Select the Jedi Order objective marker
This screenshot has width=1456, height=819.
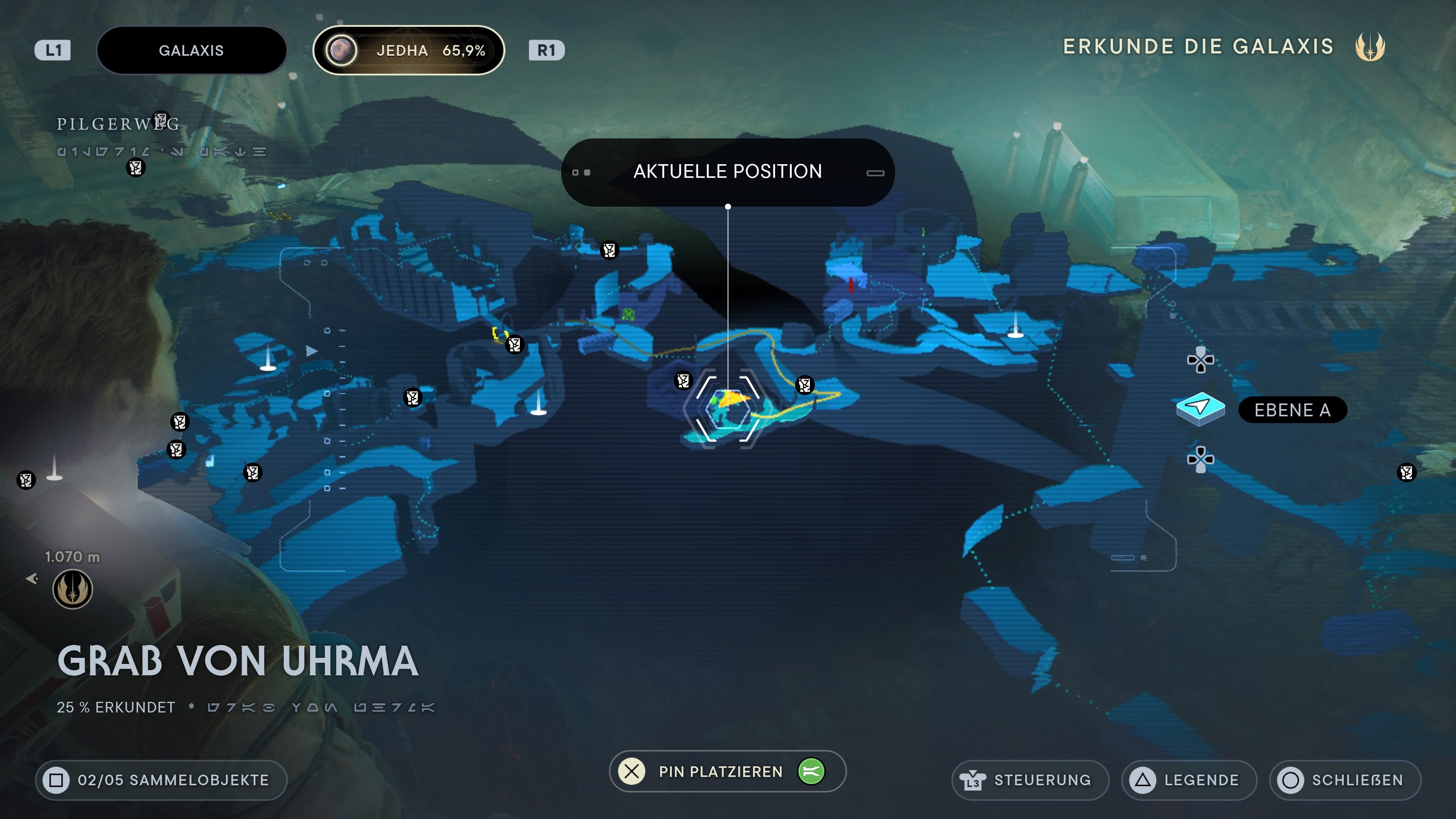[x=72, y=589]
